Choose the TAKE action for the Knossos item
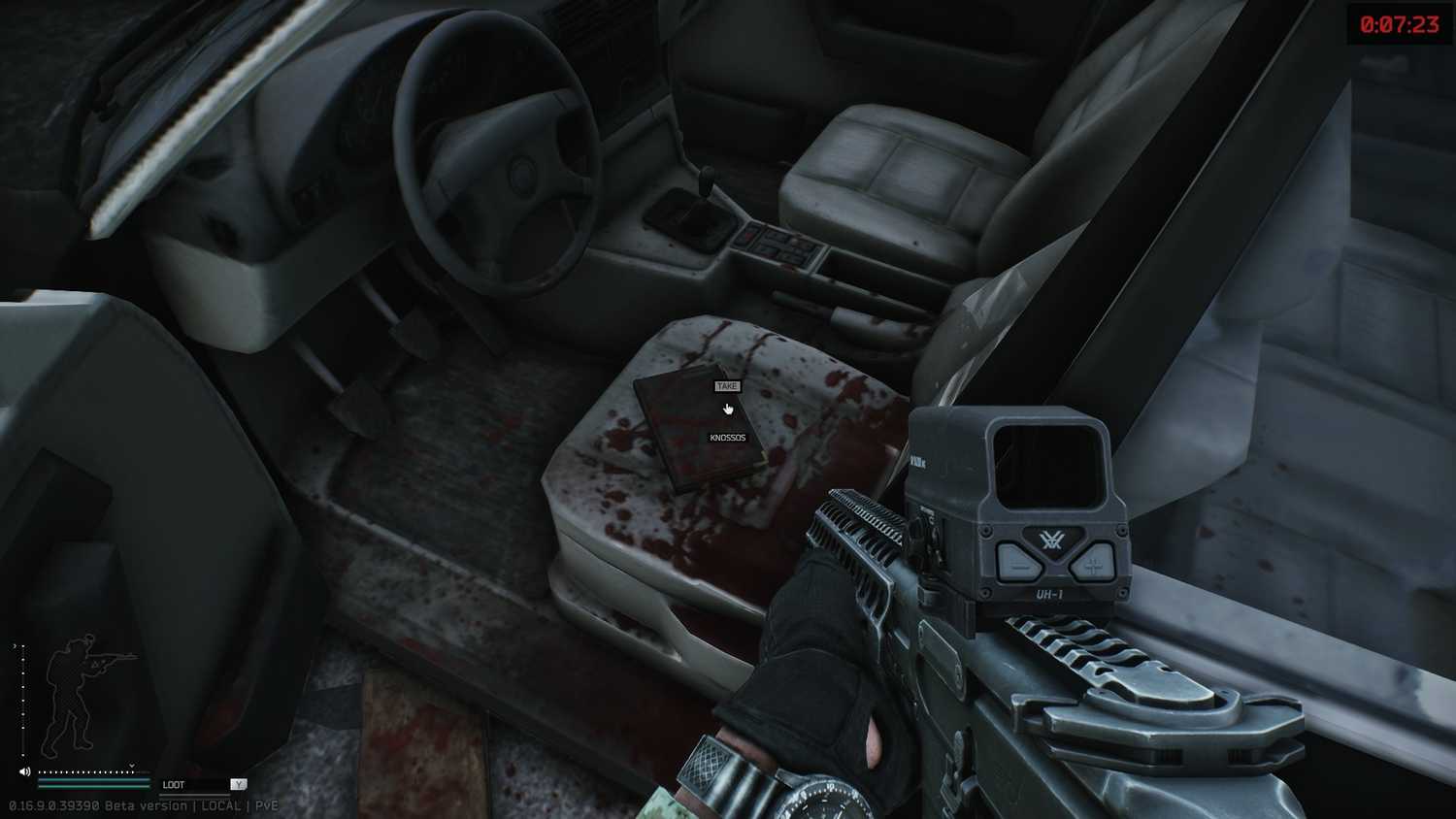1456x819 pixels. tap(727, 386)
